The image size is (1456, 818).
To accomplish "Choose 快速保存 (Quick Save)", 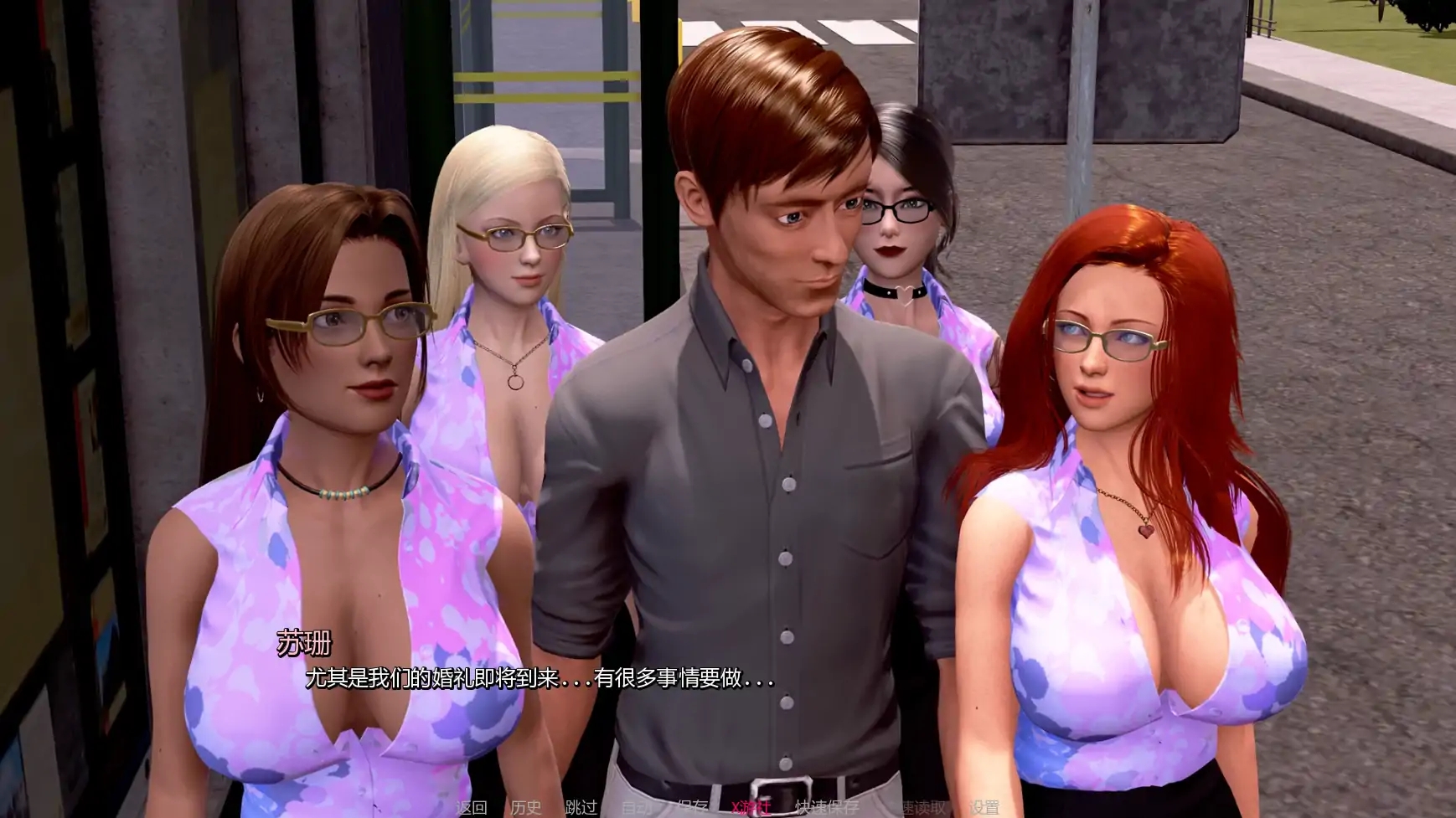I will pos(826,807).
